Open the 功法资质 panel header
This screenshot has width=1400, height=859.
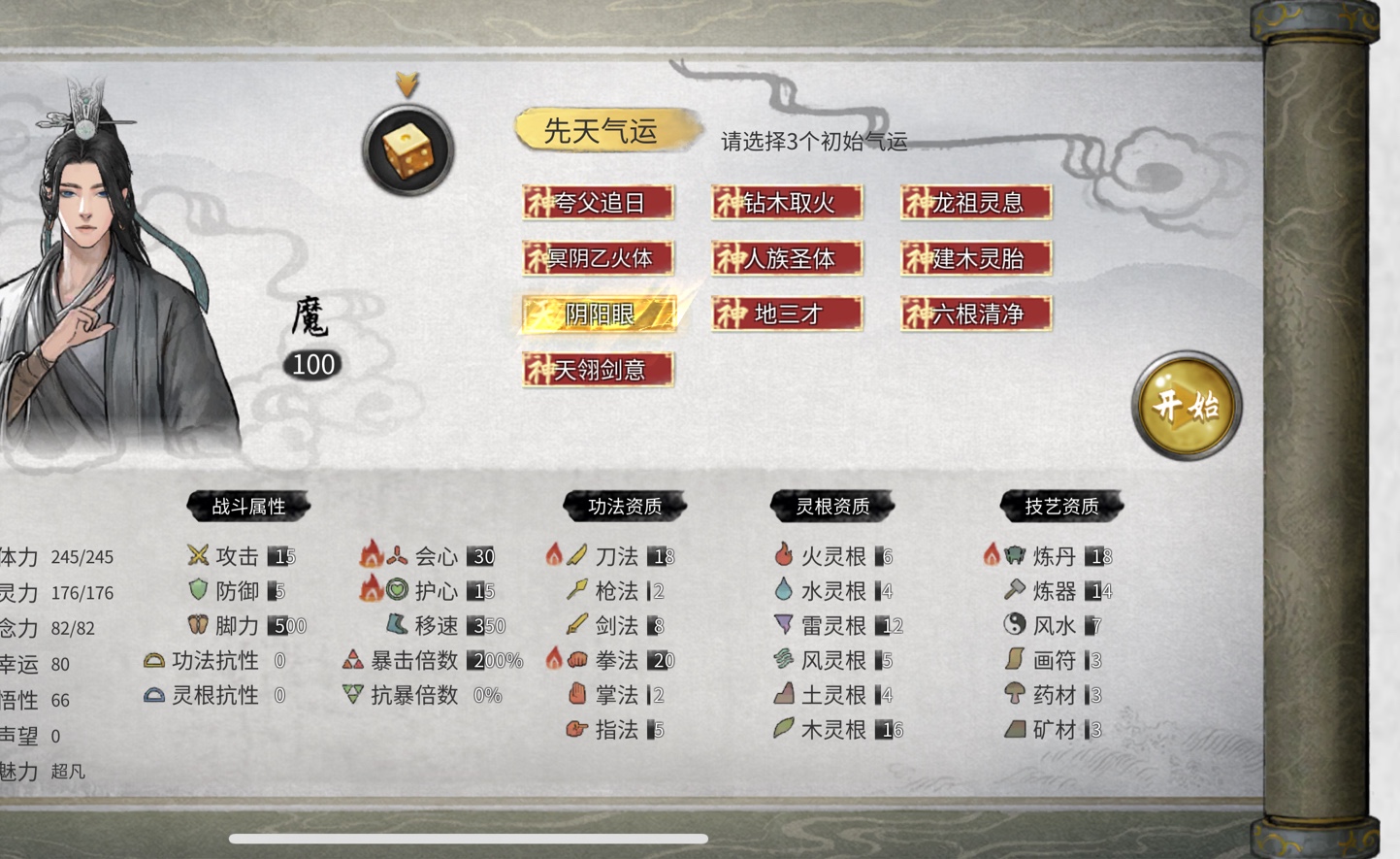pyautogui.click(x=623, y=506)
